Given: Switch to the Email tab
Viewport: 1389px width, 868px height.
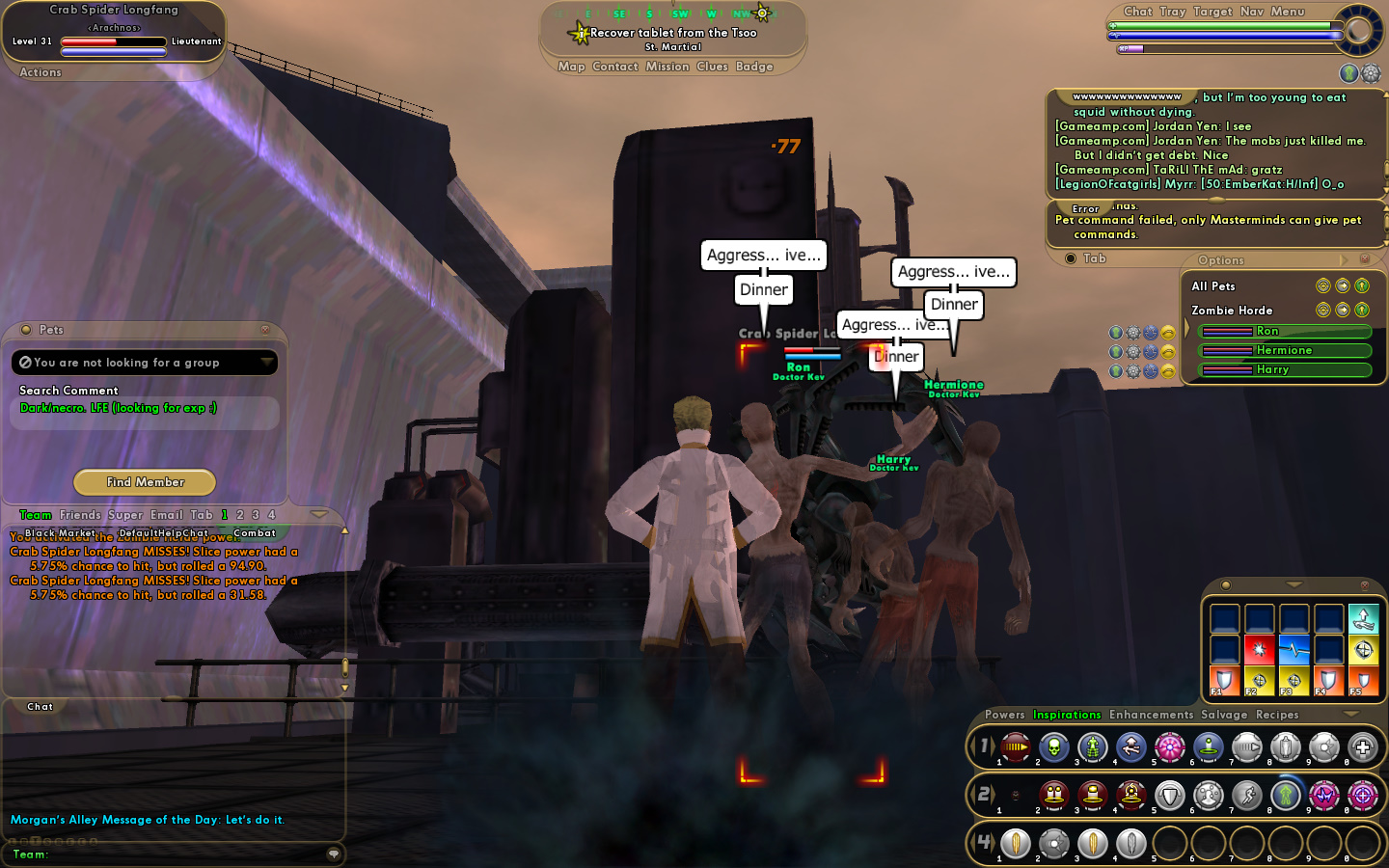Looking at the screenshot, I should coord(166,515).
